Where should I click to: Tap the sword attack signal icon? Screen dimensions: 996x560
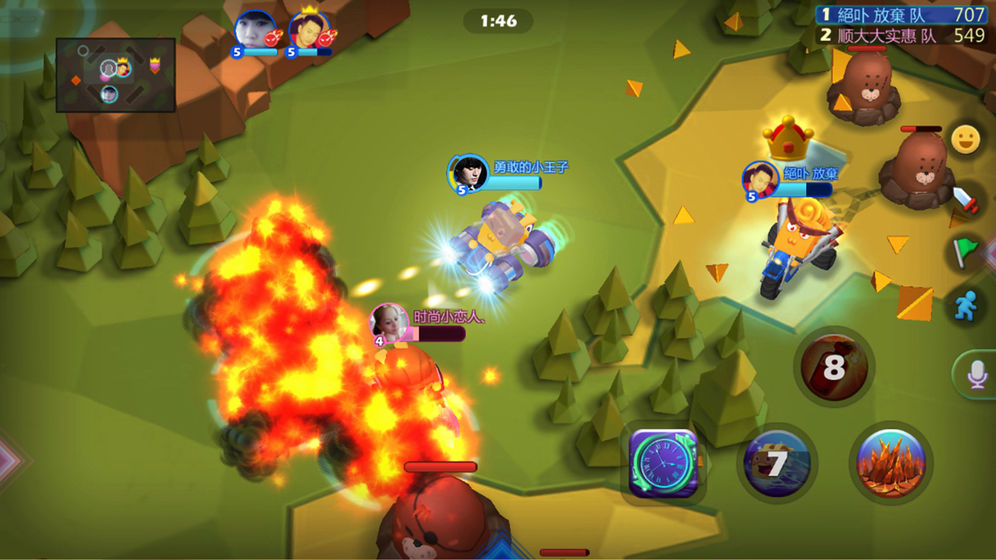(965, 198)
